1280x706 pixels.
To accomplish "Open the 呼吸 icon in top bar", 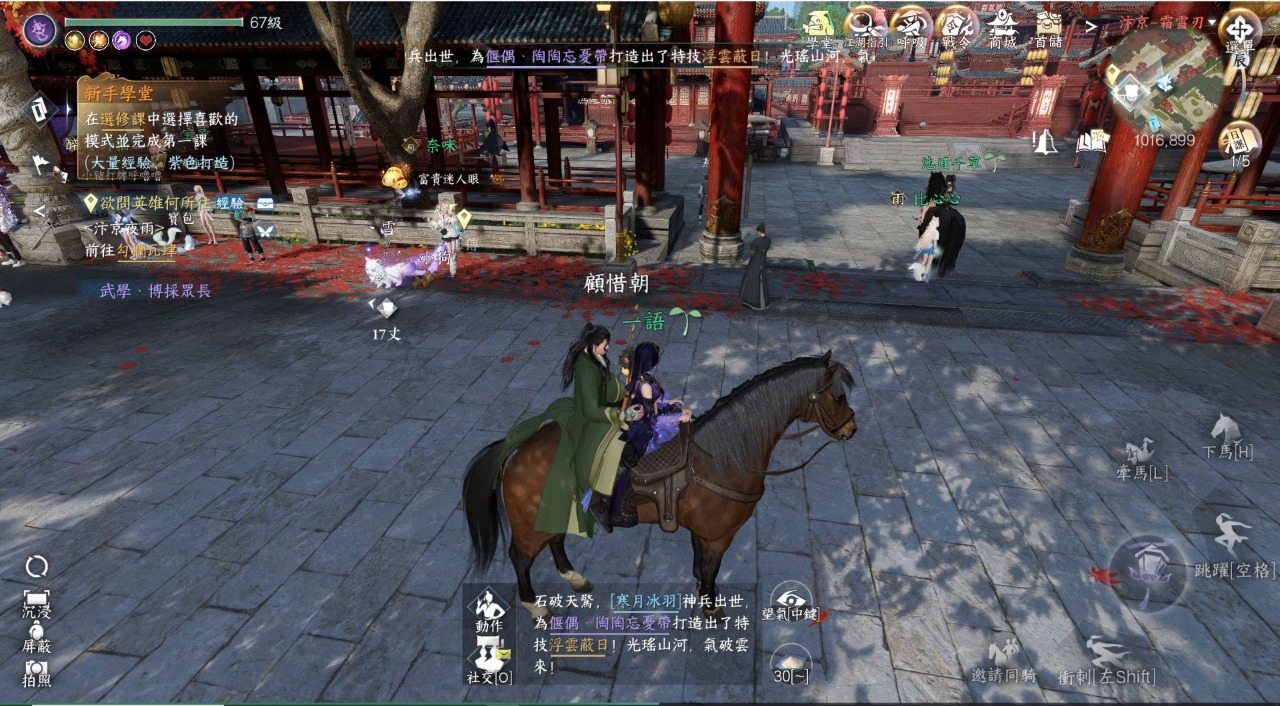I will pos(910,26).
